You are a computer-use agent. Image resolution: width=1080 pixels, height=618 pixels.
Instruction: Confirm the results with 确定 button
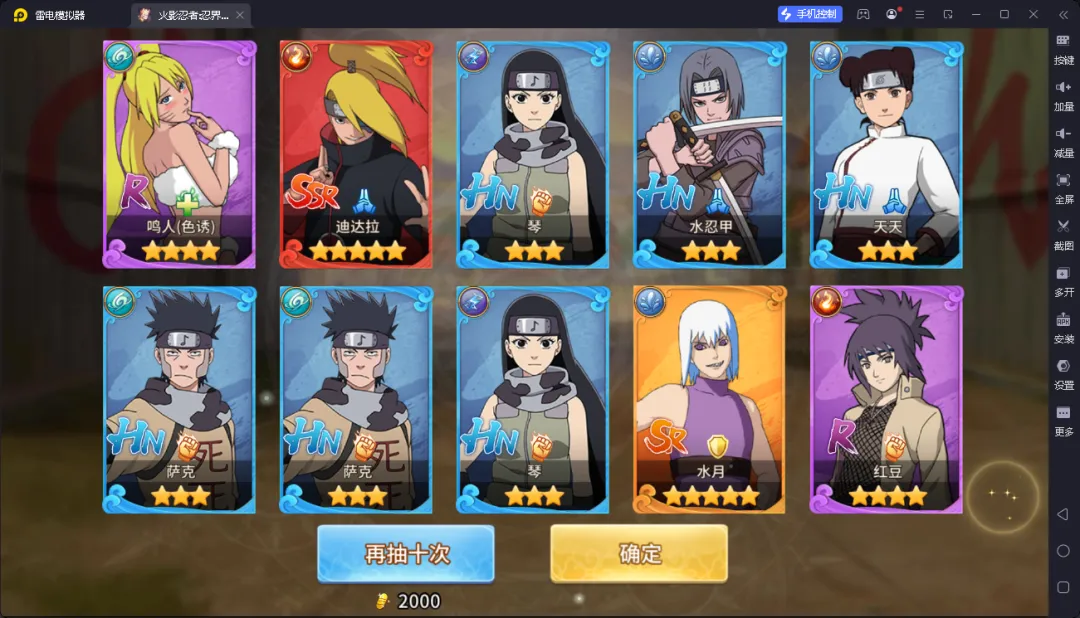tap(638, 553)
